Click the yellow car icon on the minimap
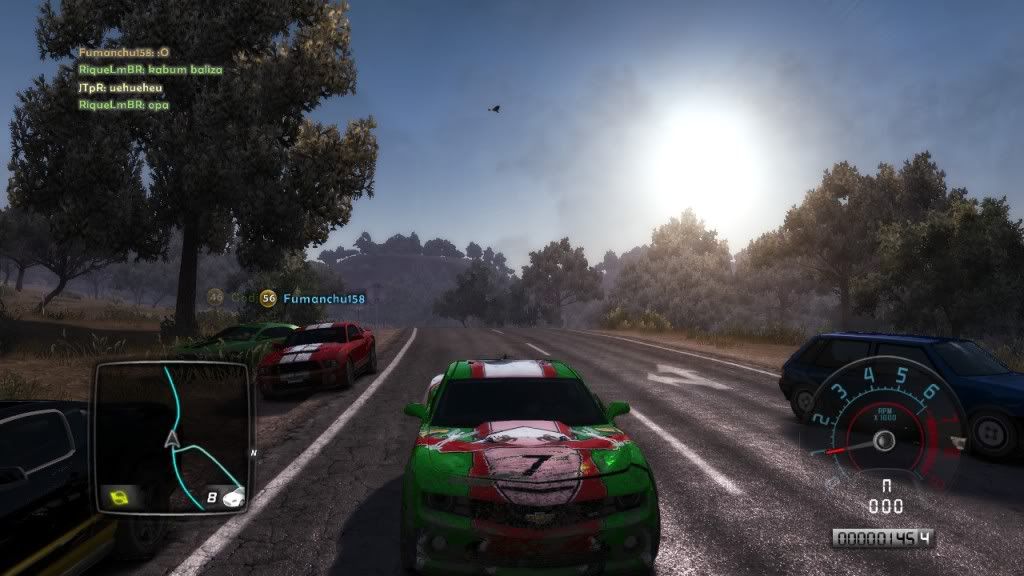1024x576 pixels. click(120, 496)
